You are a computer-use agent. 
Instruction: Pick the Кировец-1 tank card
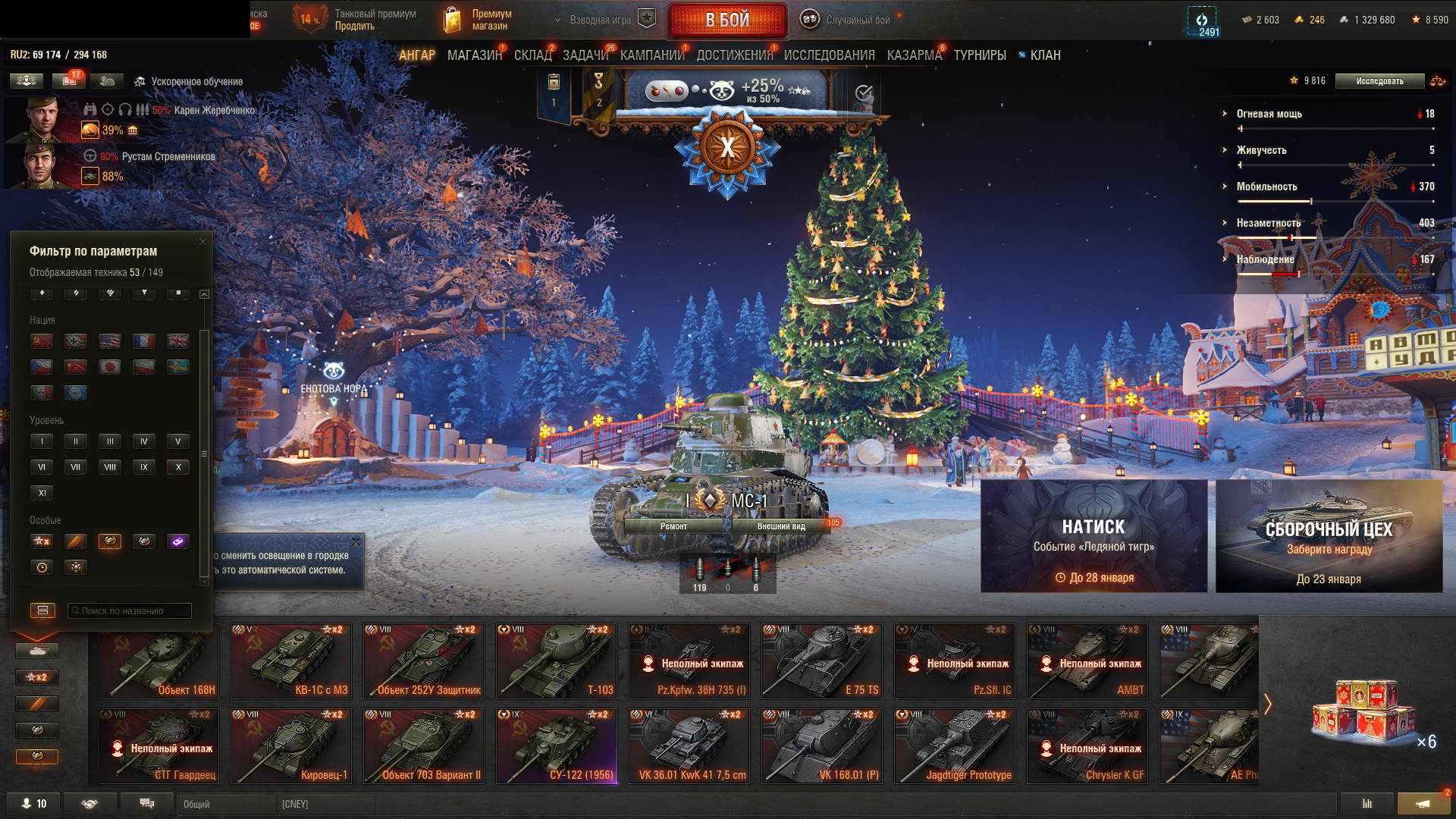tap(290, 745)
